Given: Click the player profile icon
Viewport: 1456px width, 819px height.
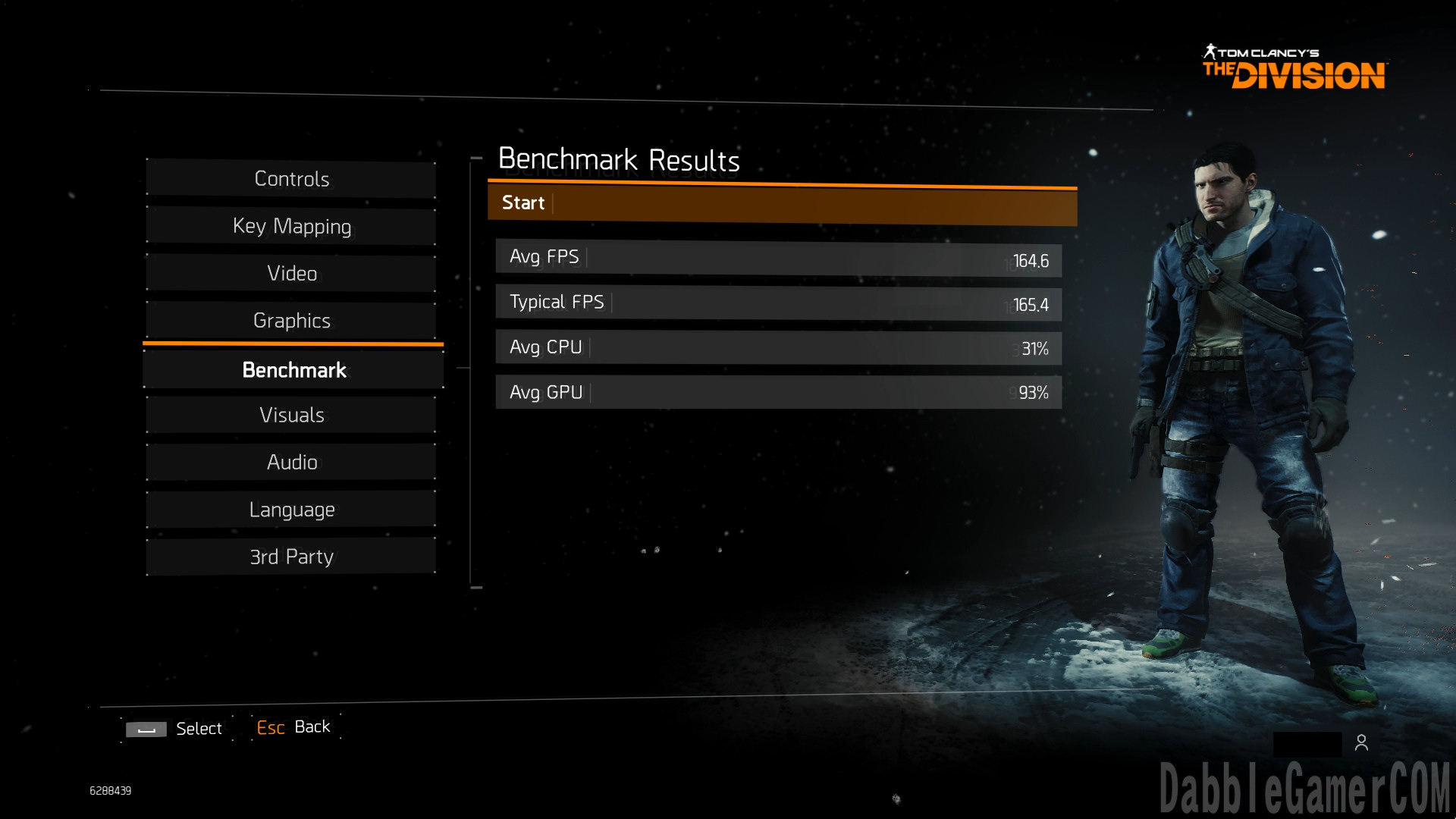Looking at the screenshot, I should (1361, 743).
